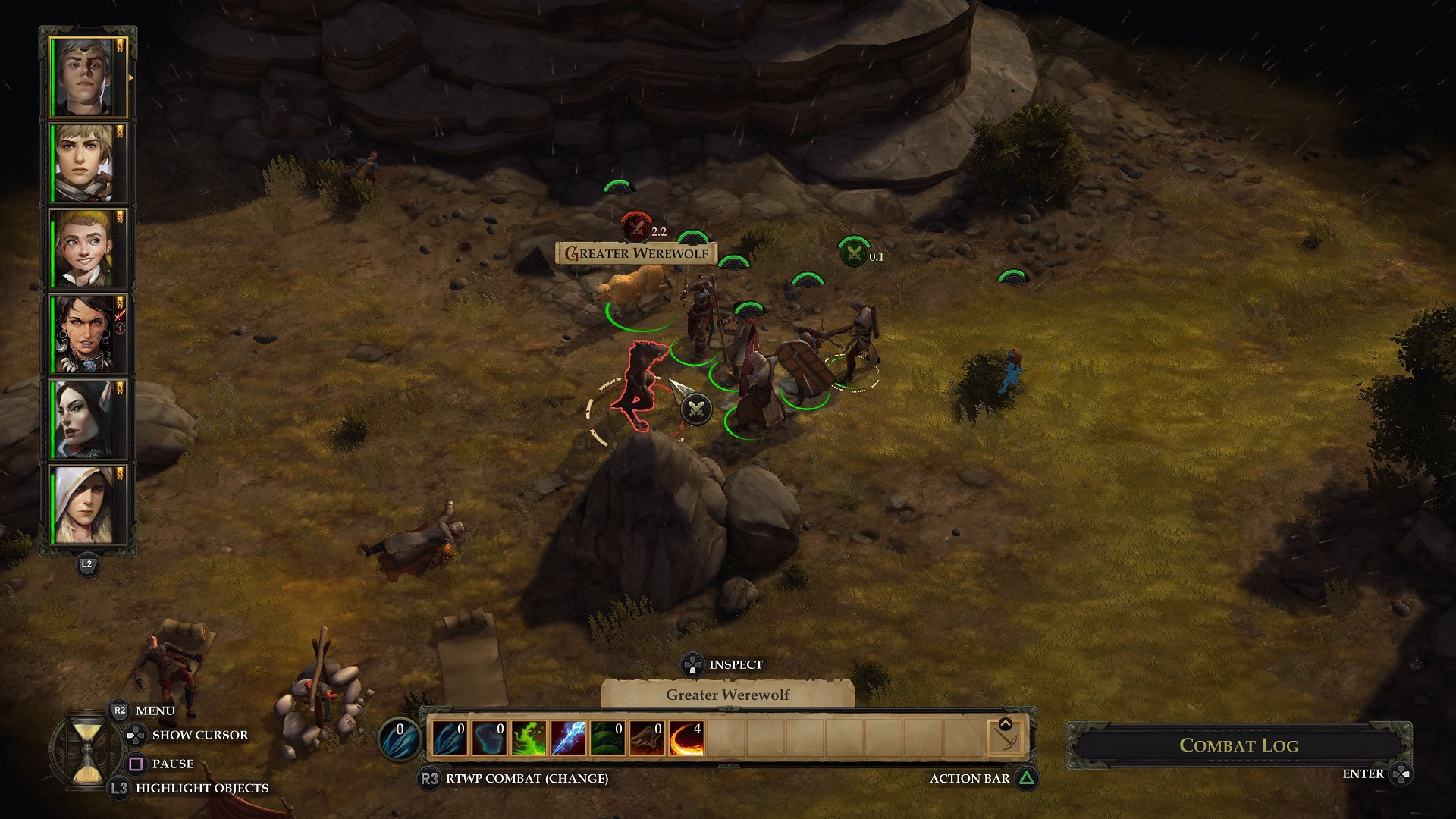Open the Combat Log panel
The image size is (1456, 819).
pos(1238,745)
